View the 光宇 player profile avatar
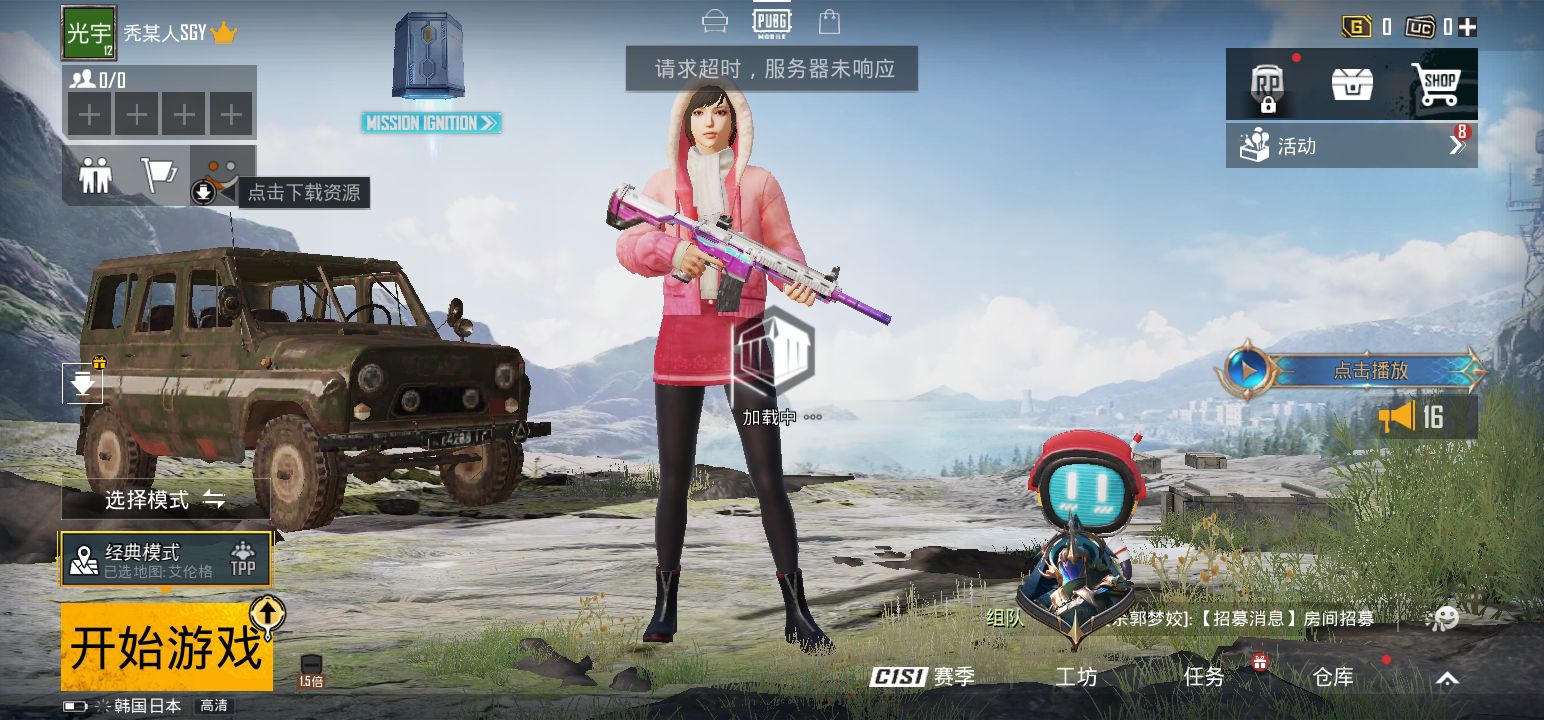The image size is (1544, 720). [89, 33]
